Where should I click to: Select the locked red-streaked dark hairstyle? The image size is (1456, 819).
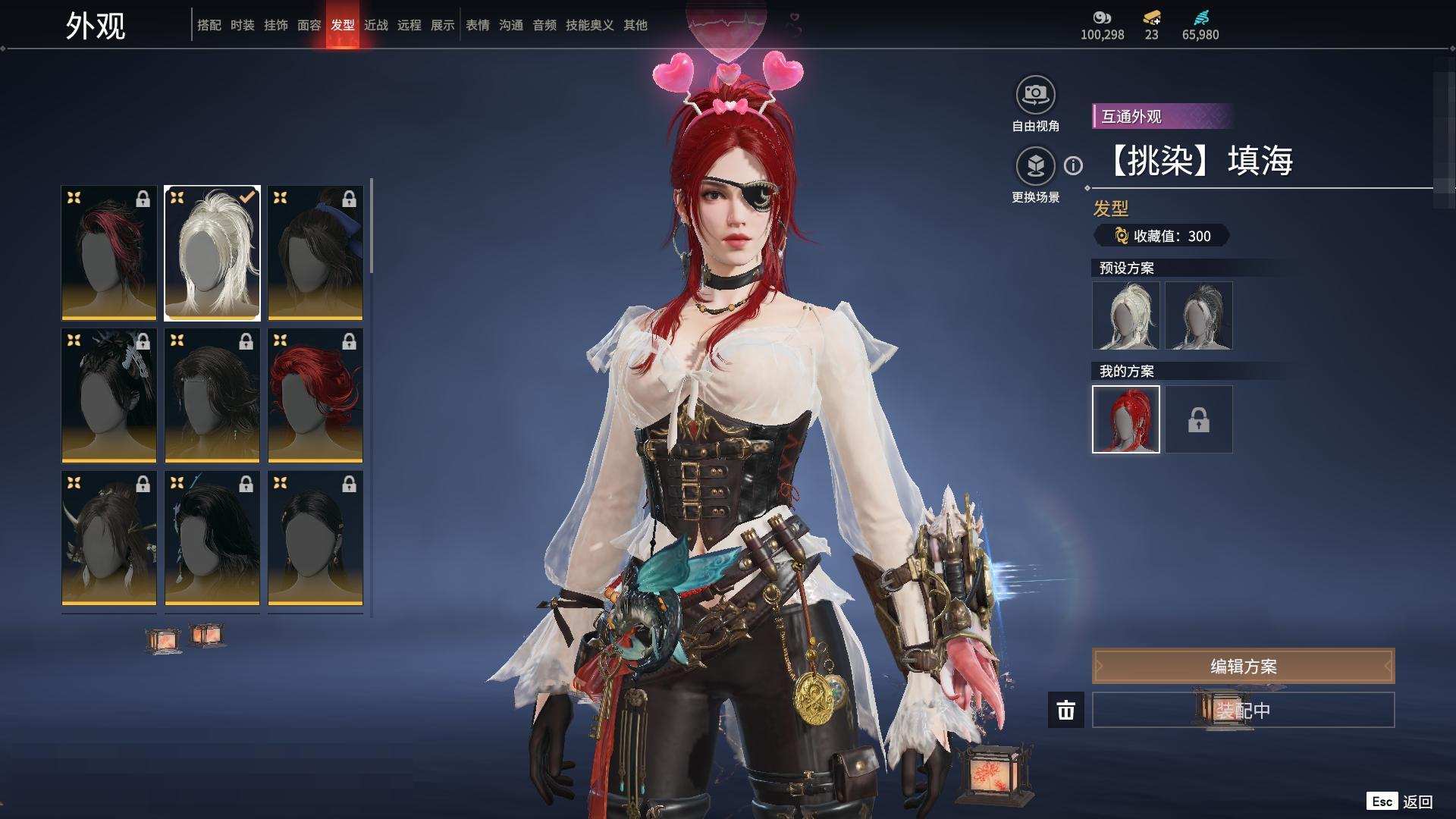(x=109, y=253)
